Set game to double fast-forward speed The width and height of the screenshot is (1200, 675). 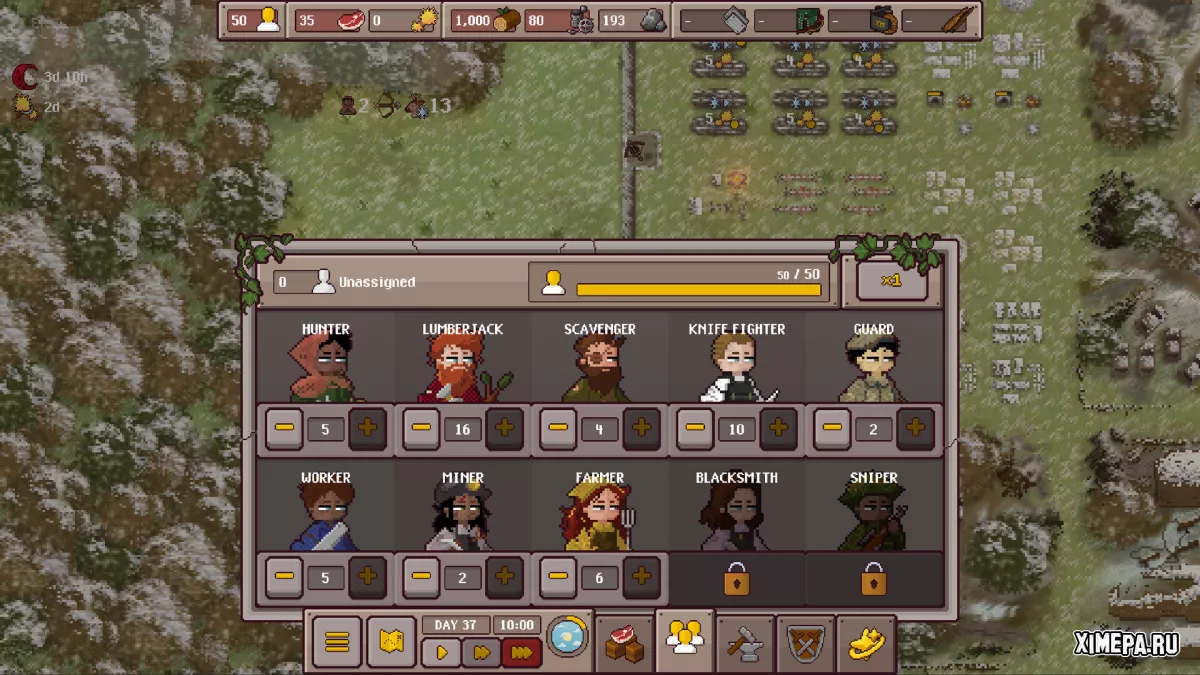(481, 653)
